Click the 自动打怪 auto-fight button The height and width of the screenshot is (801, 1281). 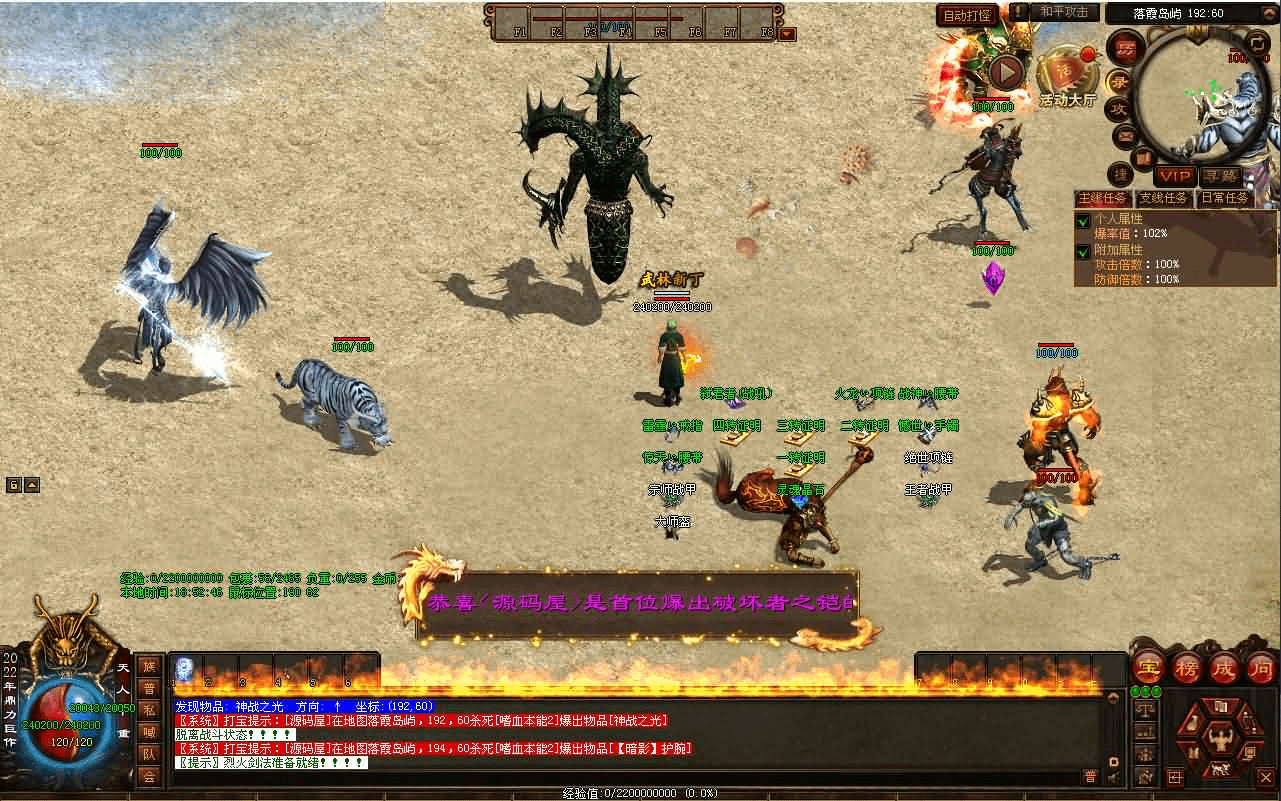point(967,15)
